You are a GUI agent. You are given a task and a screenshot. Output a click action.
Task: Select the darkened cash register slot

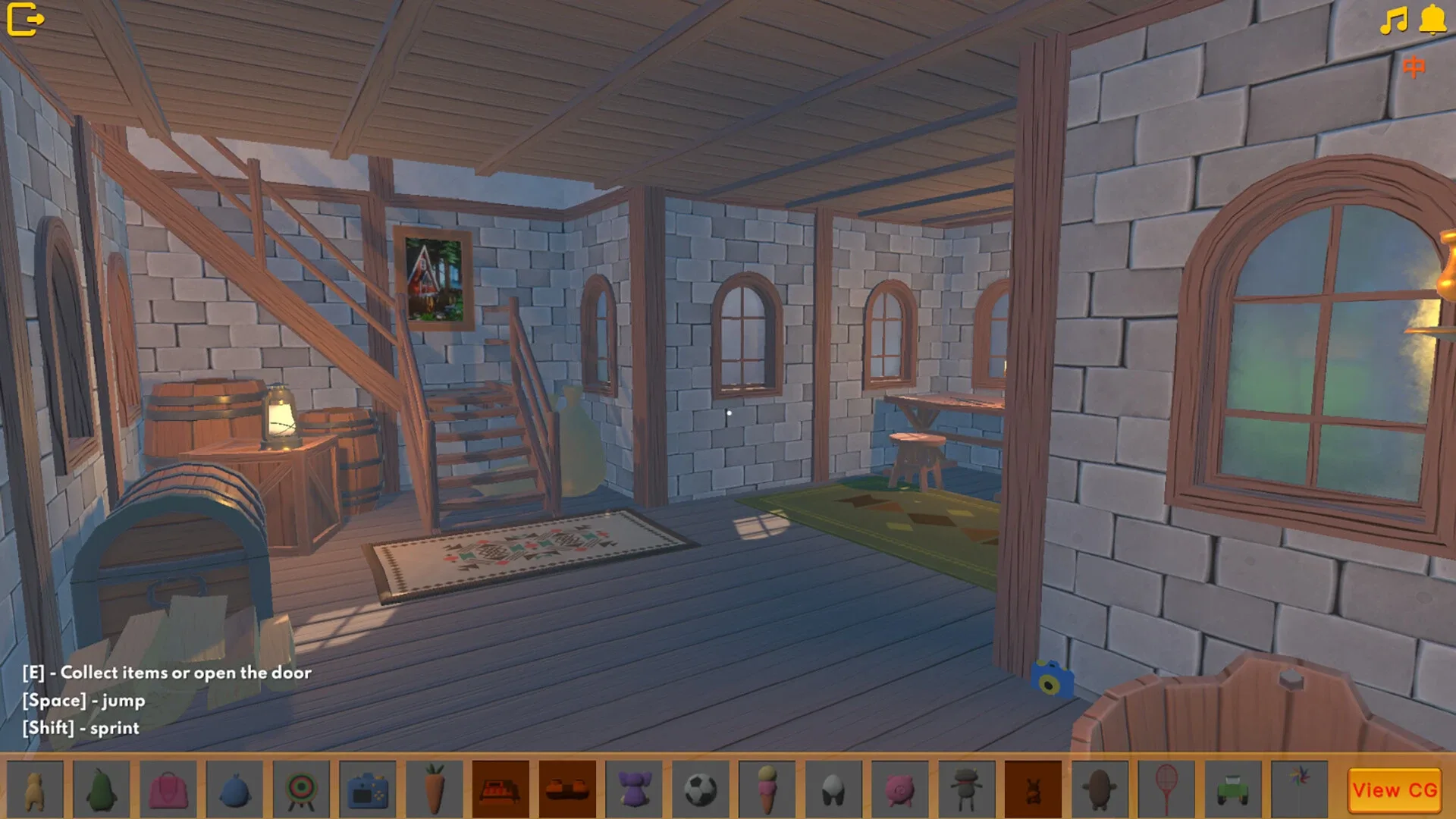(x=501, y=789)
